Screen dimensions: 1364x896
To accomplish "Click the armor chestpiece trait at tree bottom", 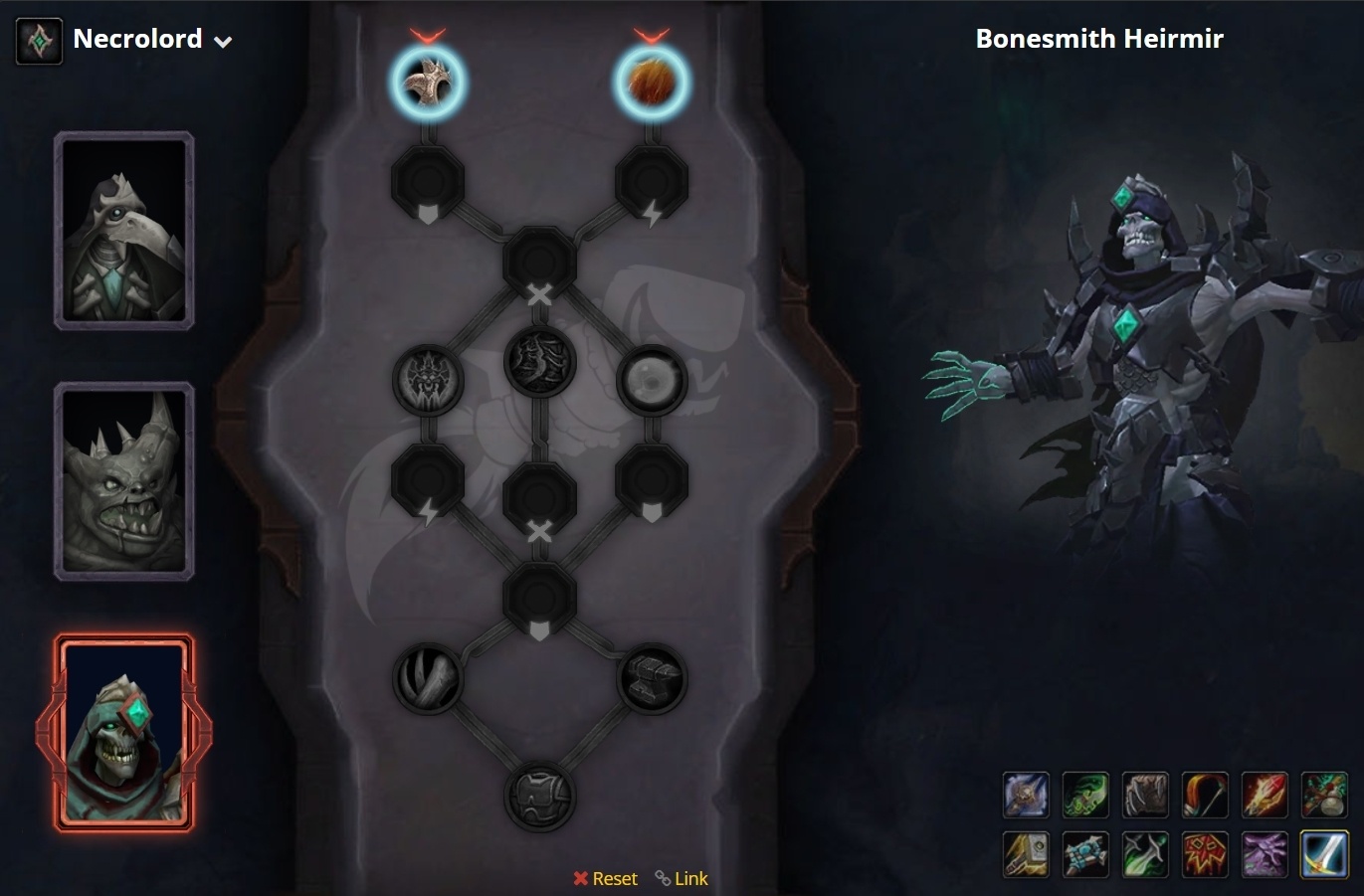I will pos(540,796).
